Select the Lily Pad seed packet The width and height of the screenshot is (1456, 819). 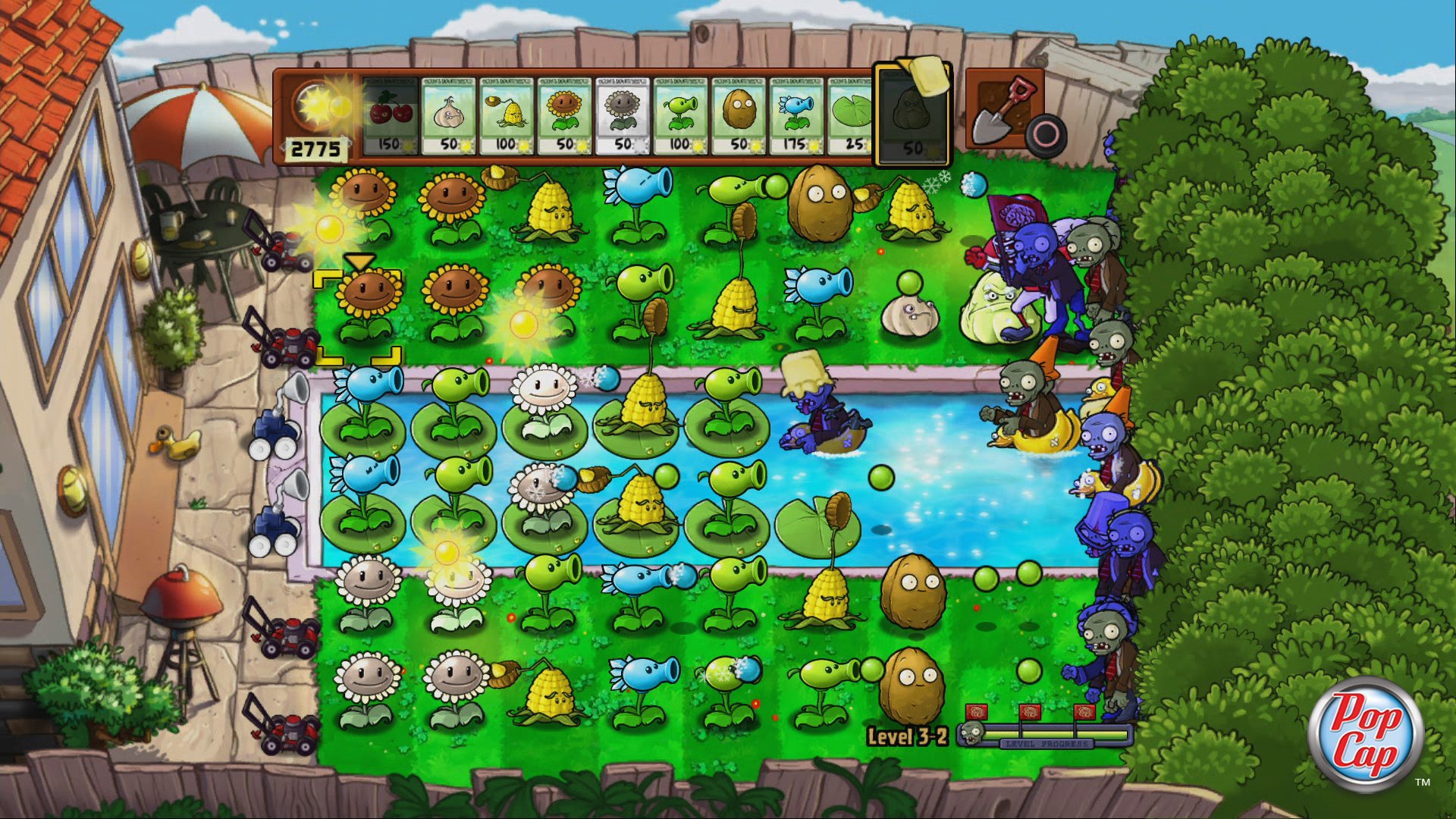coord(853,114)
